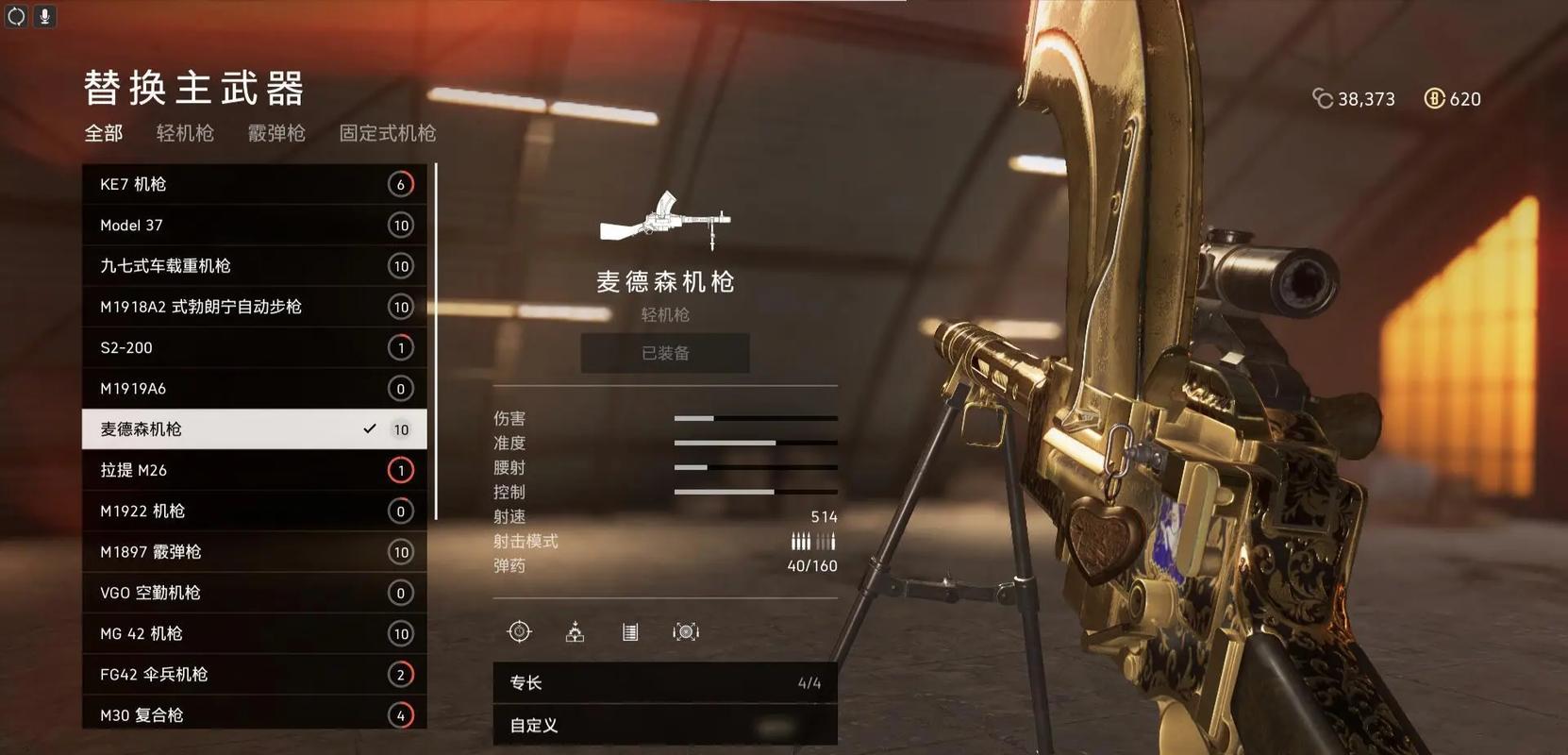Click the highlighted 麦德森机枪 row
Screen dimensions: 1568x755
[254, 429]
